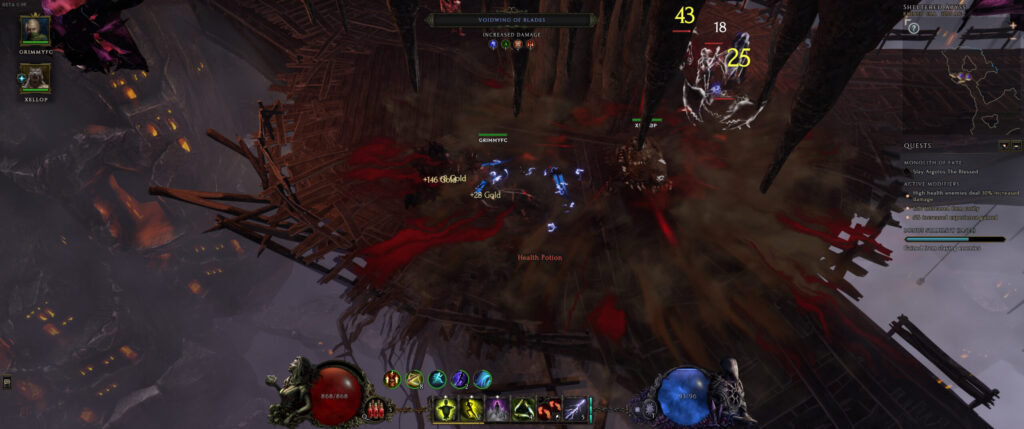Activate the yellow standing figure skill
The image size is (1024, 429).
(444, 408)
